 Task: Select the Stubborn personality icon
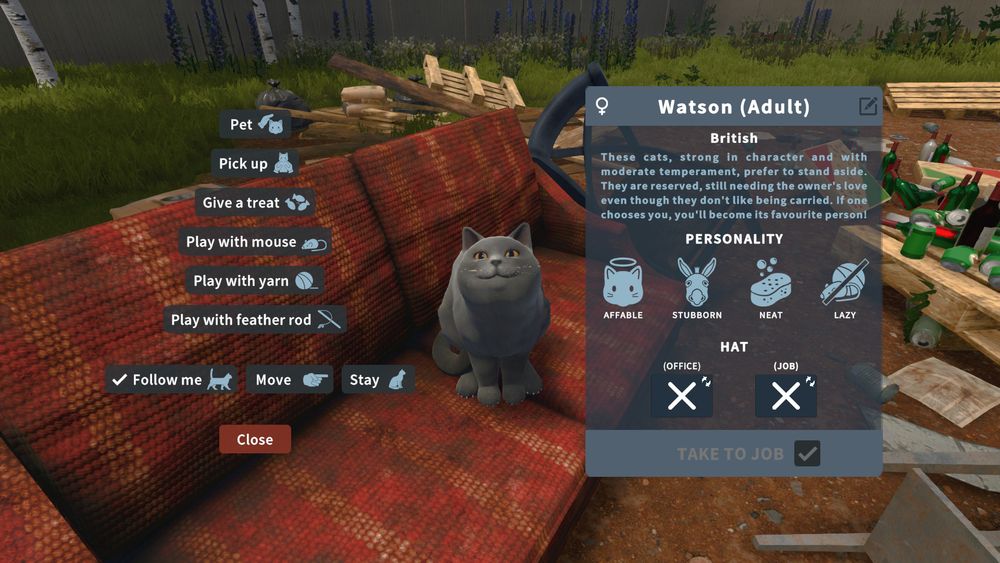[697, 283]
